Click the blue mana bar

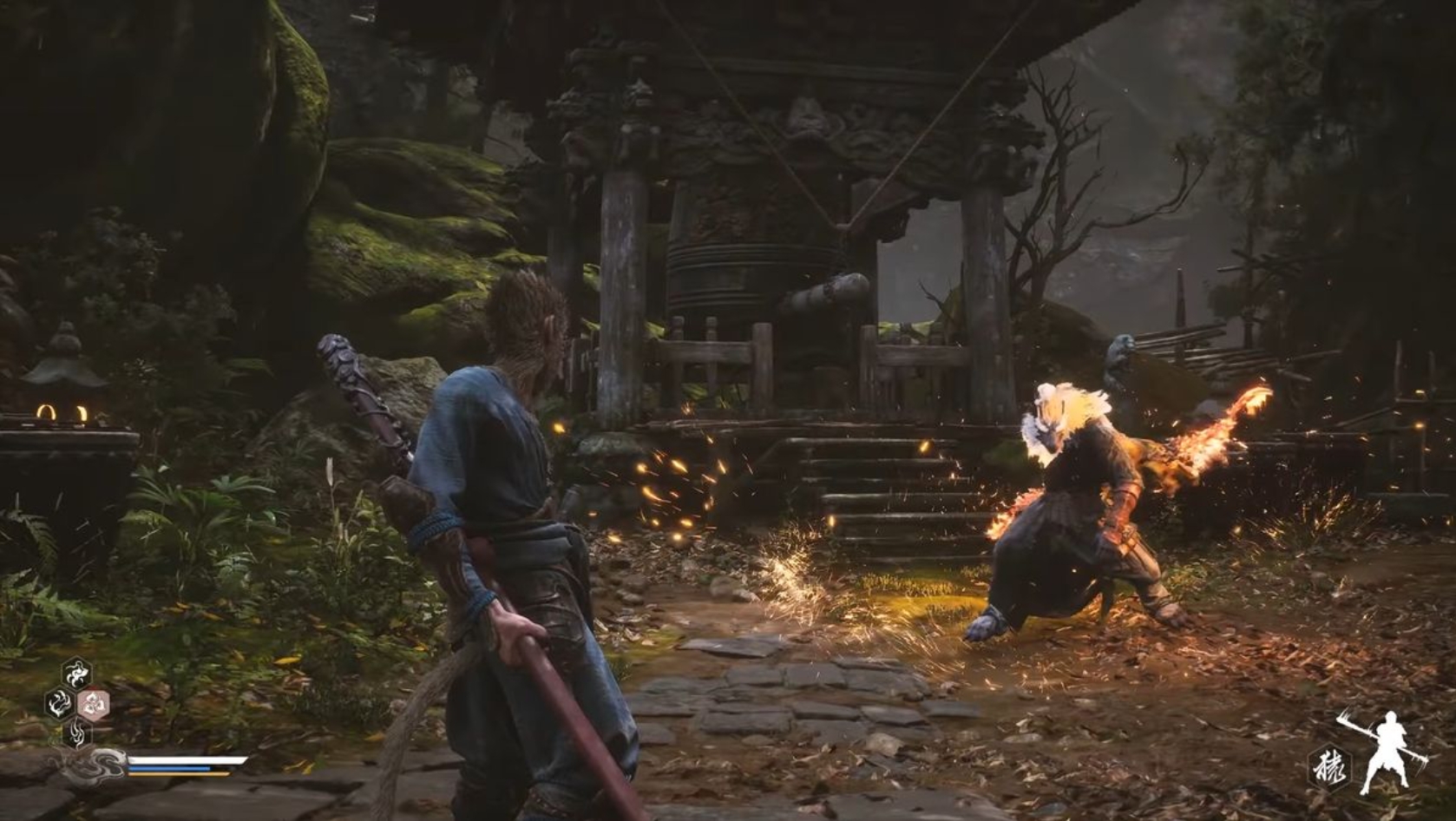[169, 768]
